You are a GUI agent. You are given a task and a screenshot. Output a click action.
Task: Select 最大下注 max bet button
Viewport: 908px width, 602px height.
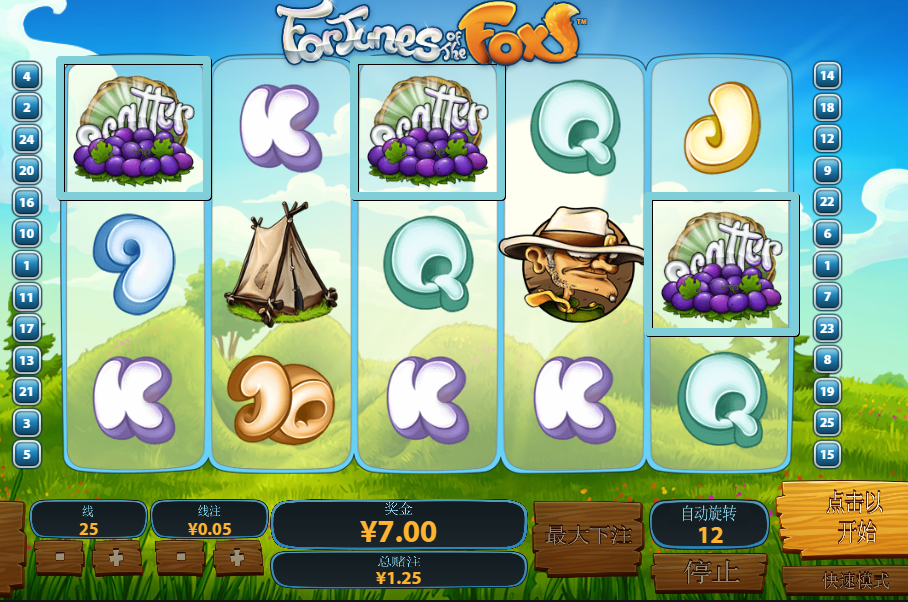(x=587, y=535)
